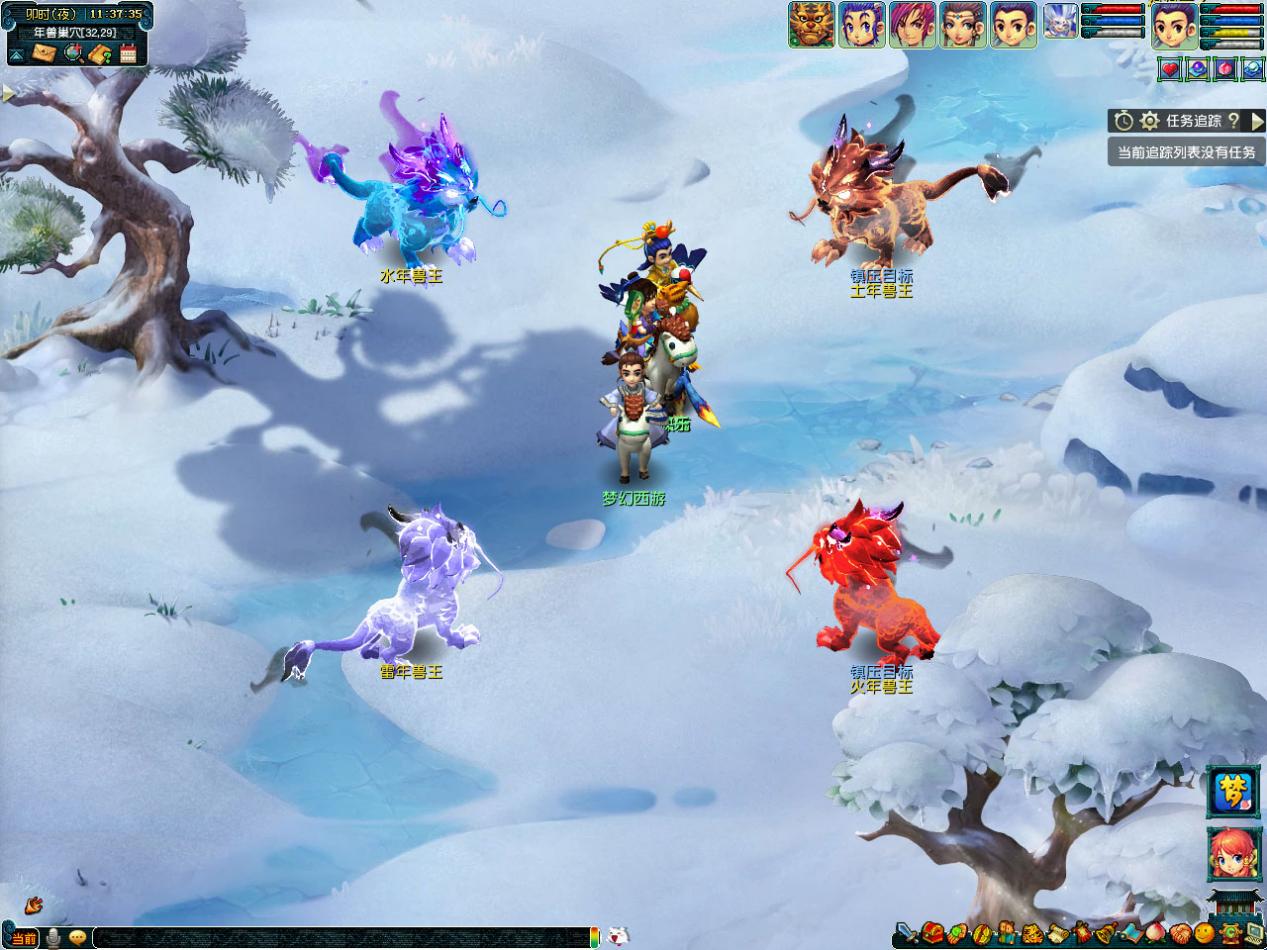
Task: Select the tiger-faced party member portrait
Action: [811, 25]
